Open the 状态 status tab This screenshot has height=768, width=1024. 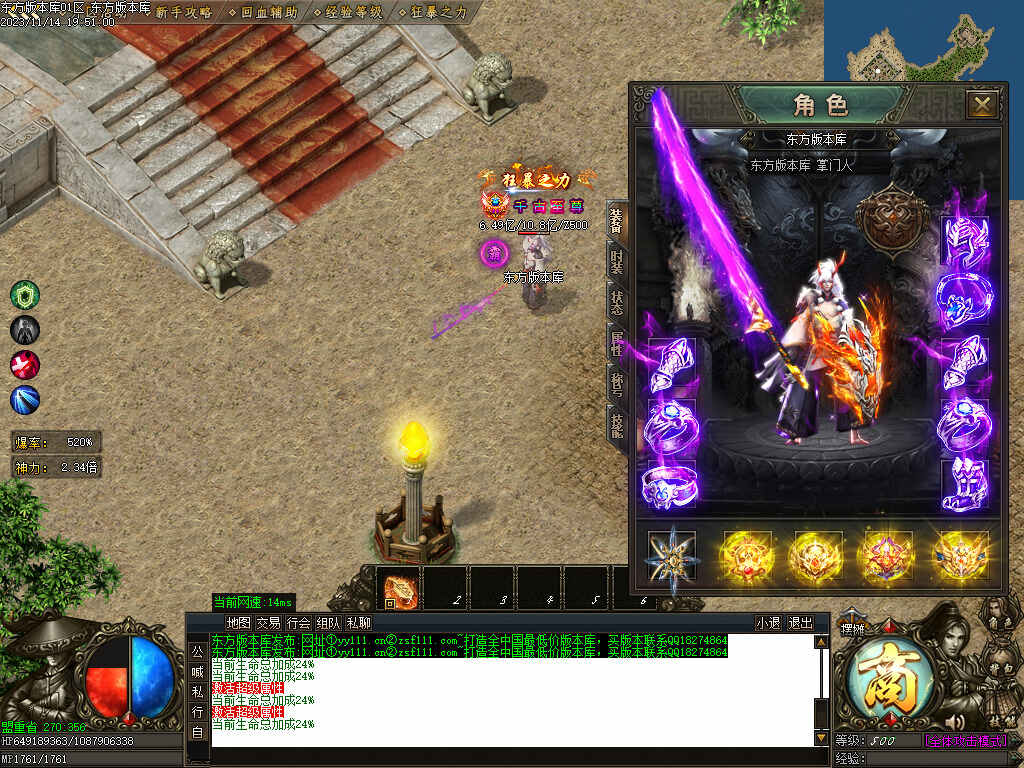(617, 301)
